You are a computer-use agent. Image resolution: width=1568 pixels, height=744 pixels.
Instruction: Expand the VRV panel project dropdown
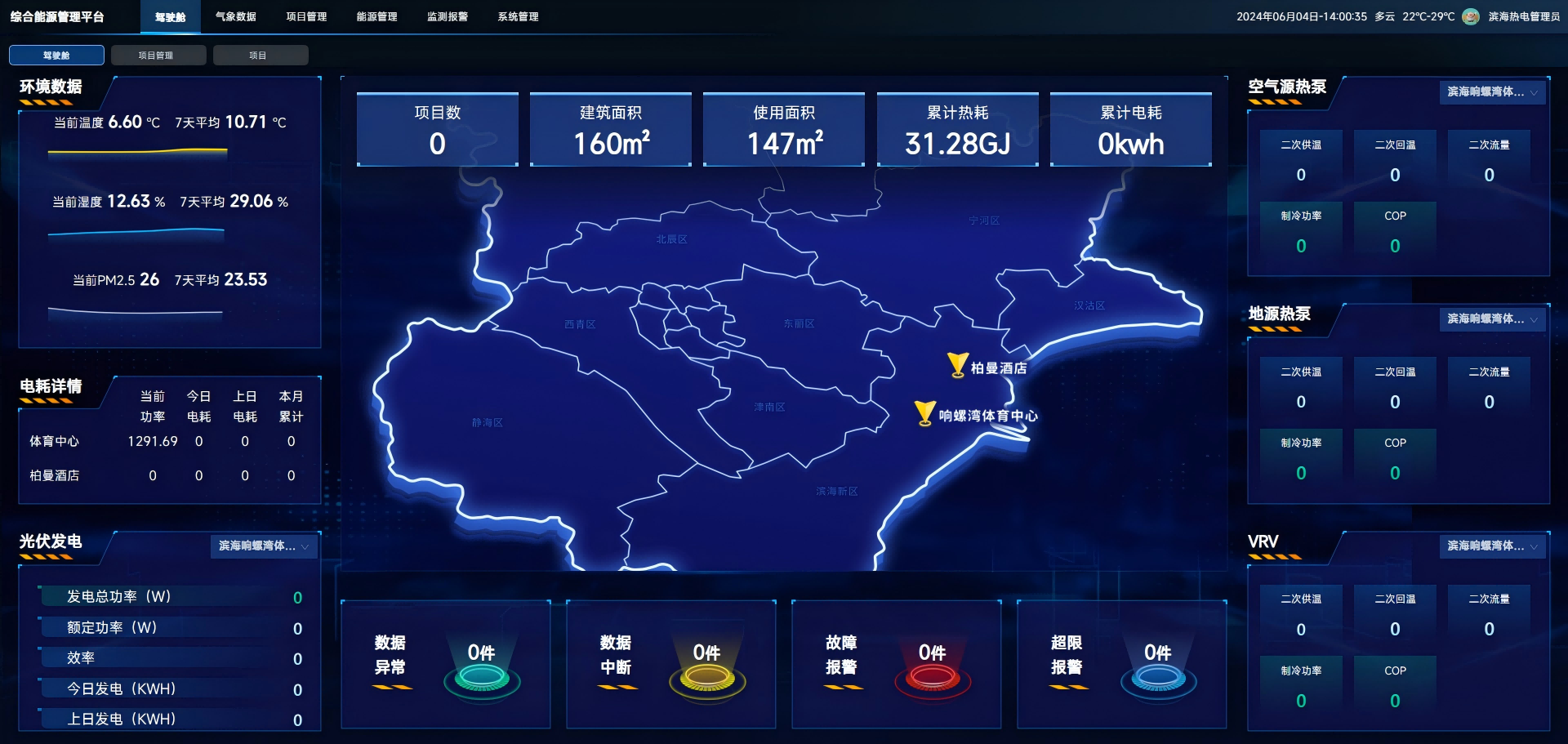[x=1492, y=546]
